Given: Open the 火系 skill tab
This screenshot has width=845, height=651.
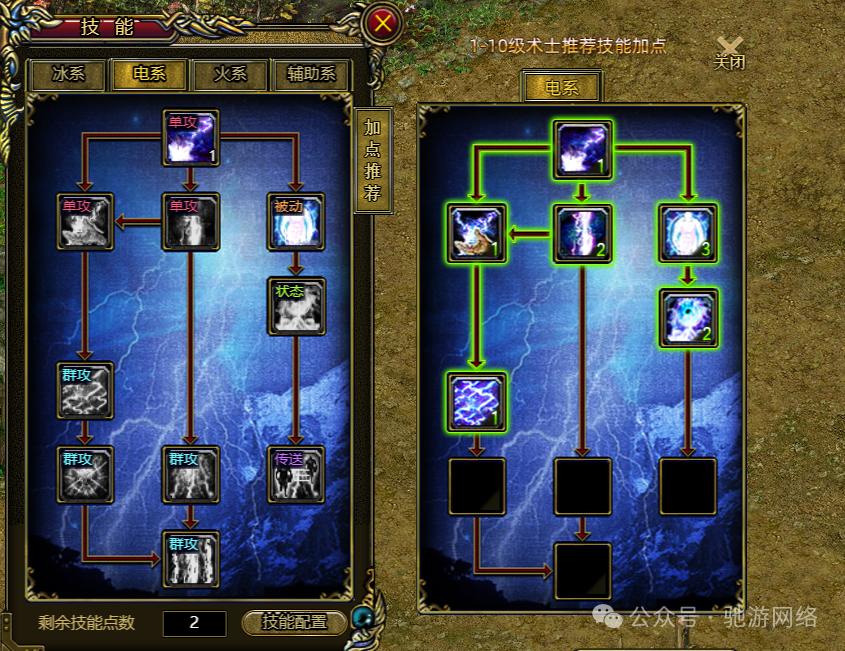Looking at the screenshot, I should [230, 75].
